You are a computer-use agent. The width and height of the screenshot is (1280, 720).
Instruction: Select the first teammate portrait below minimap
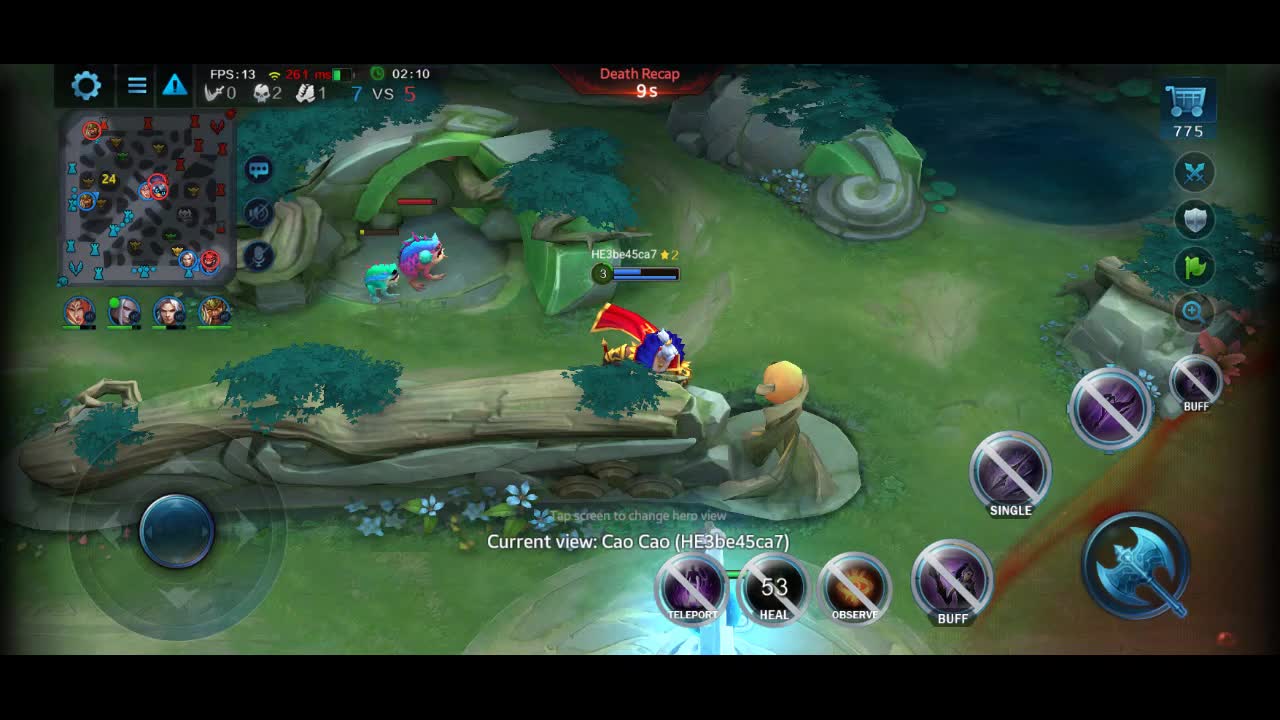coord(79,312)
